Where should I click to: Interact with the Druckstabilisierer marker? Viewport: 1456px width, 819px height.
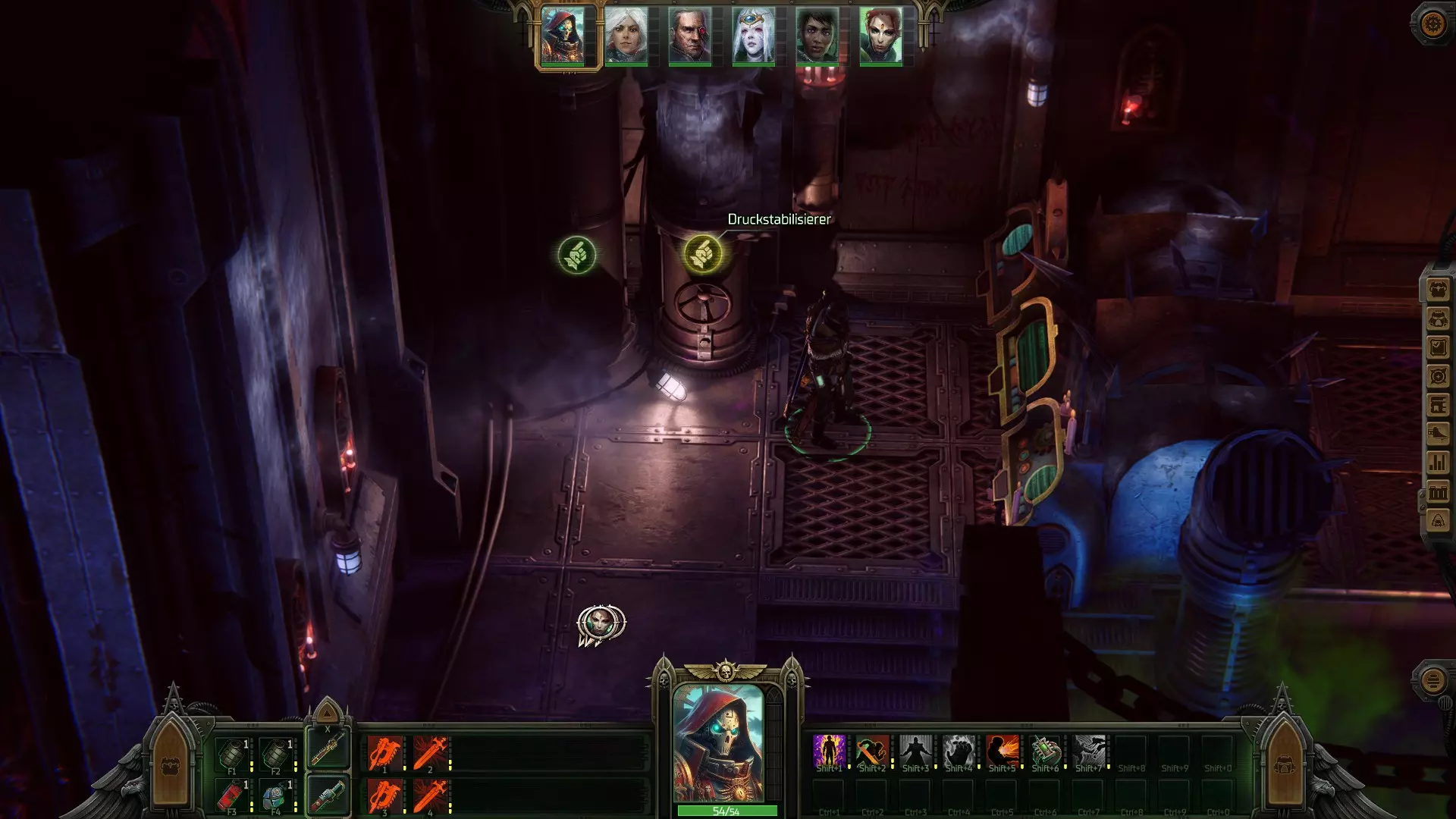point(703,253)
